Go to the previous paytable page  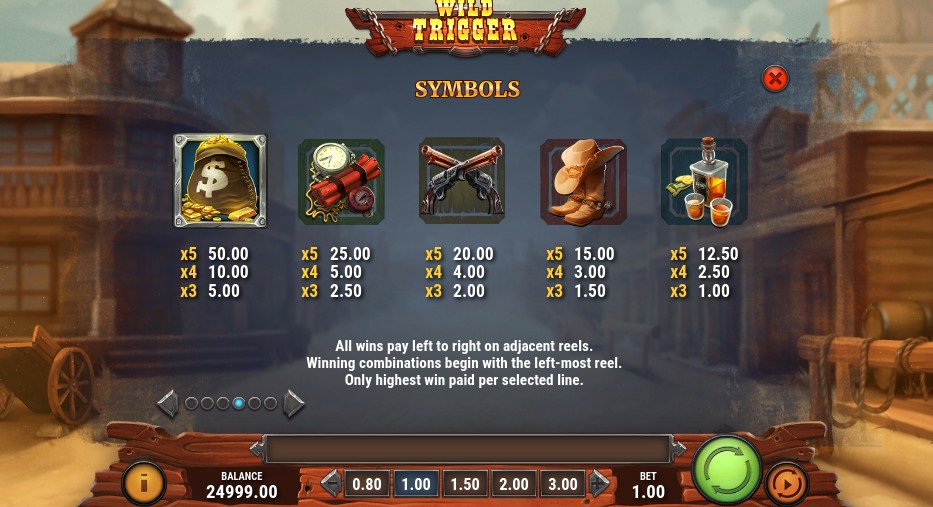167,404
